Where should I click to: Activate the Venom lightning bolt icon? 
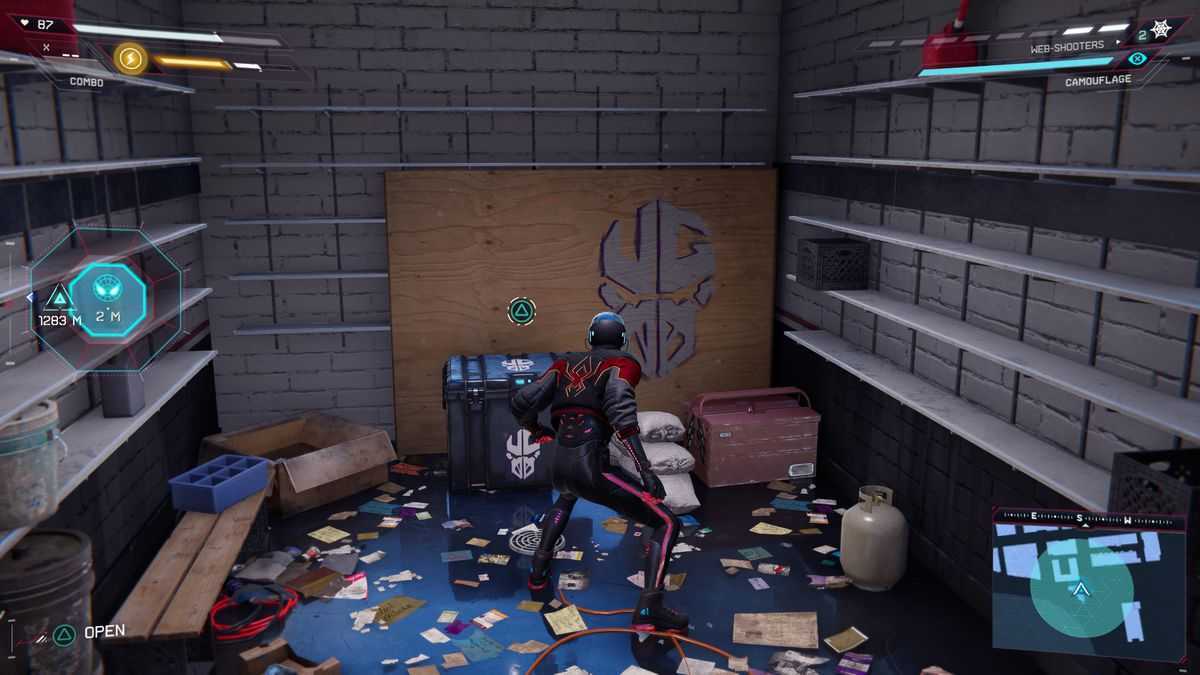130,58
